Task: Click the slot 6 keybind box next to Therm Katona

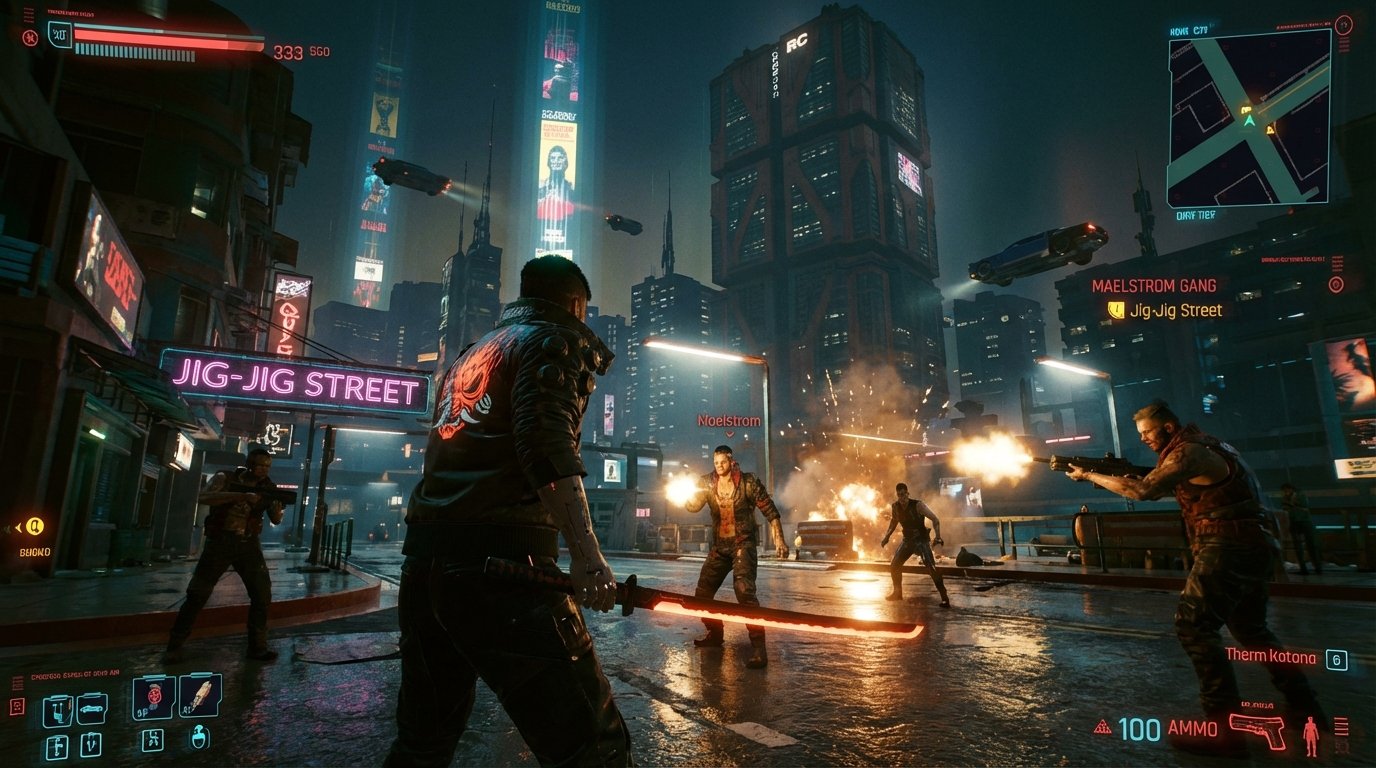Action: click(x=1336, y=658)
